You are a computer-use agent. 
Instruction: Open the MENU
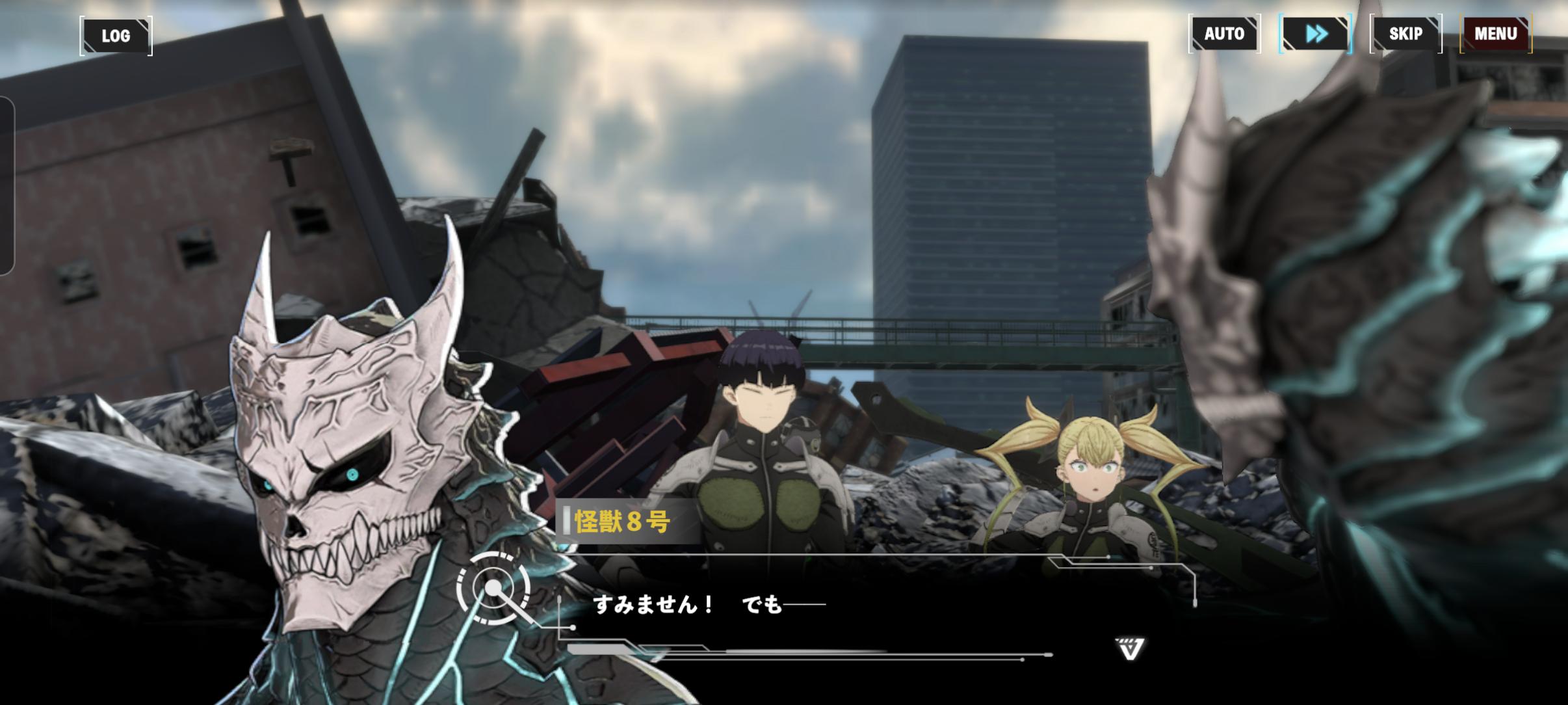pos(1495,34)
